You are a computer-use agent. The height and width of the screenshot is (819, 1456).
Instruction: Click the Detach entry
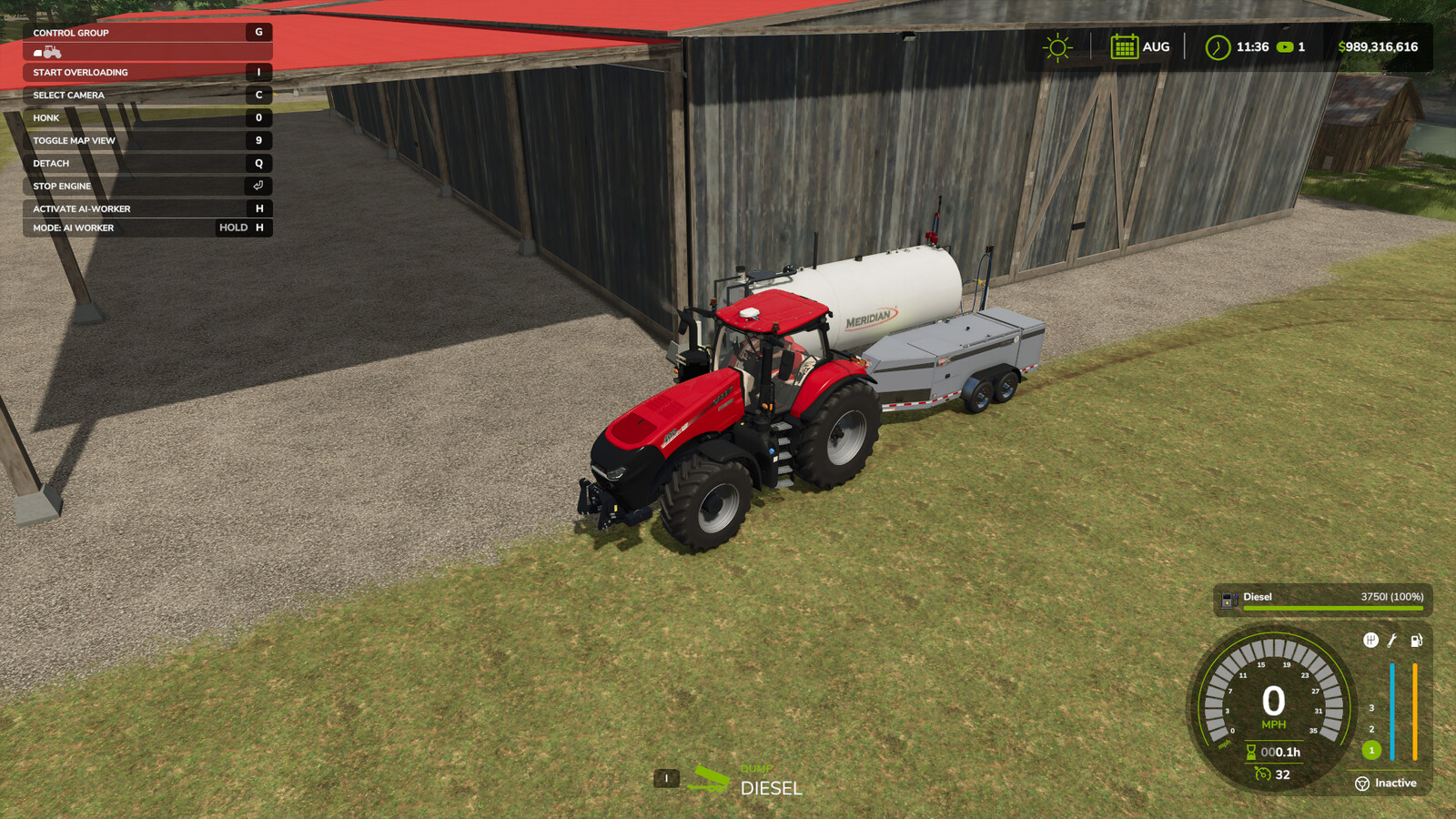pyautogui.click(x=50, y=163)
